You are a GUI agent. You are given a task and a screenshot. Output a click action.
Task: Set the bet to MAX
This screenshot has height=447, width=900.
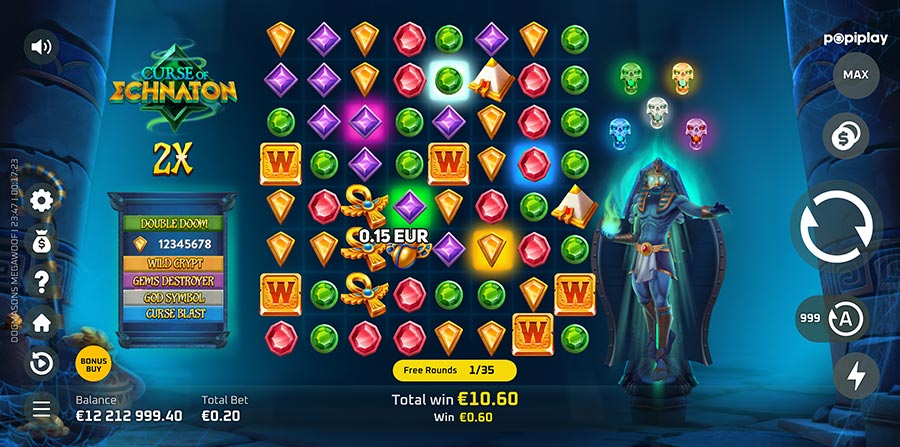[x=855, y=75]
